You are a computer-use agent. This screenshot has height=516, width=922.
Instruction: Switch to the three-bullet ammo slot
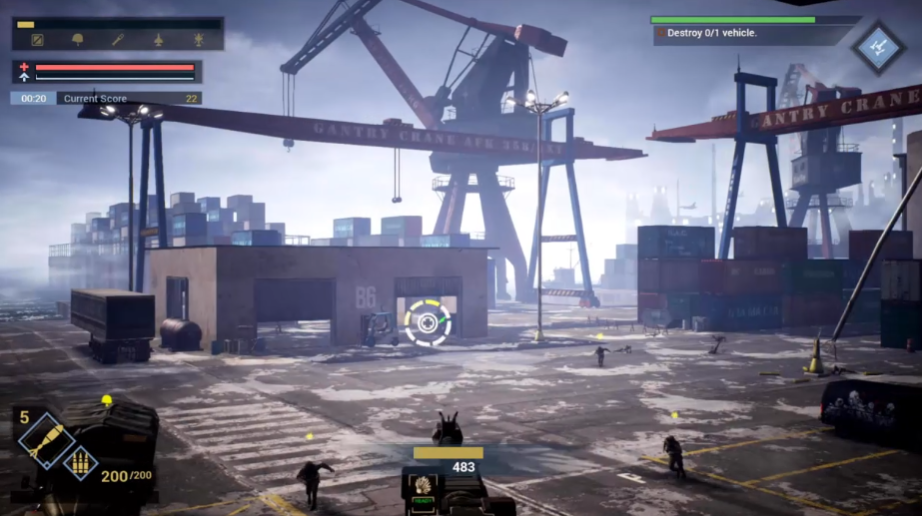81,461
